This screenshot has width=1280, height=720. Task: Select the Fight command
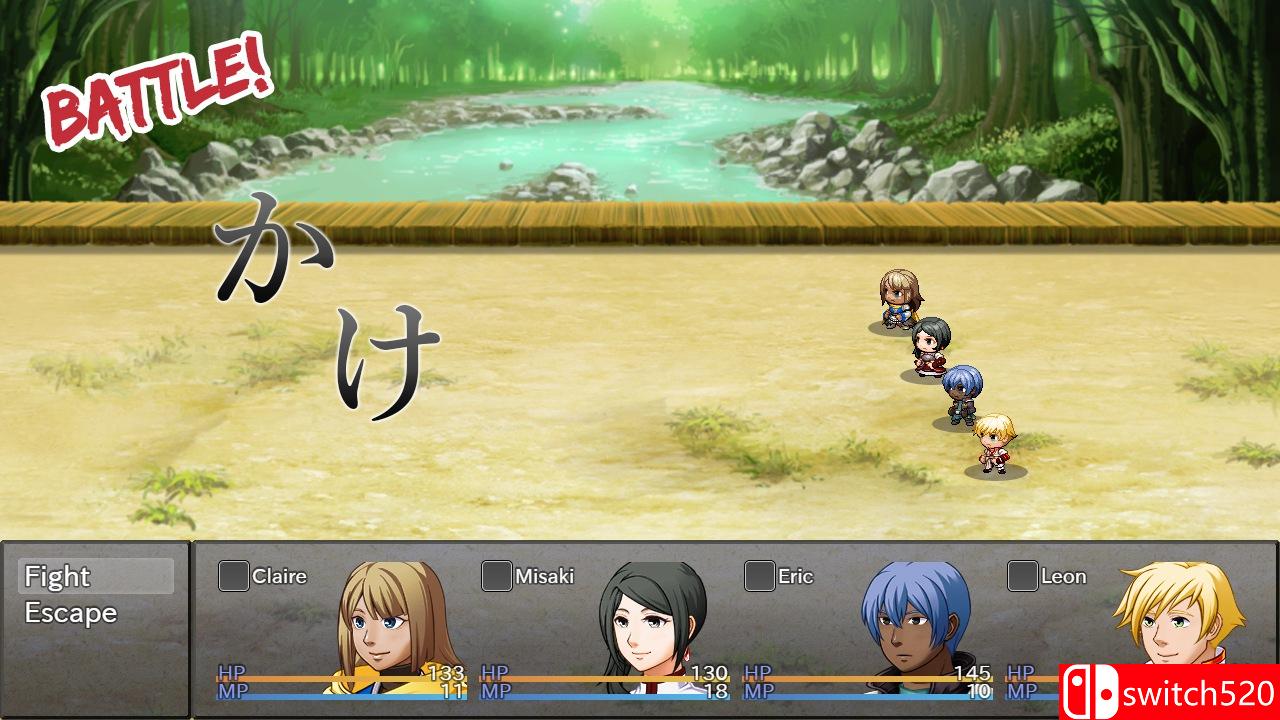coord(58,577)
